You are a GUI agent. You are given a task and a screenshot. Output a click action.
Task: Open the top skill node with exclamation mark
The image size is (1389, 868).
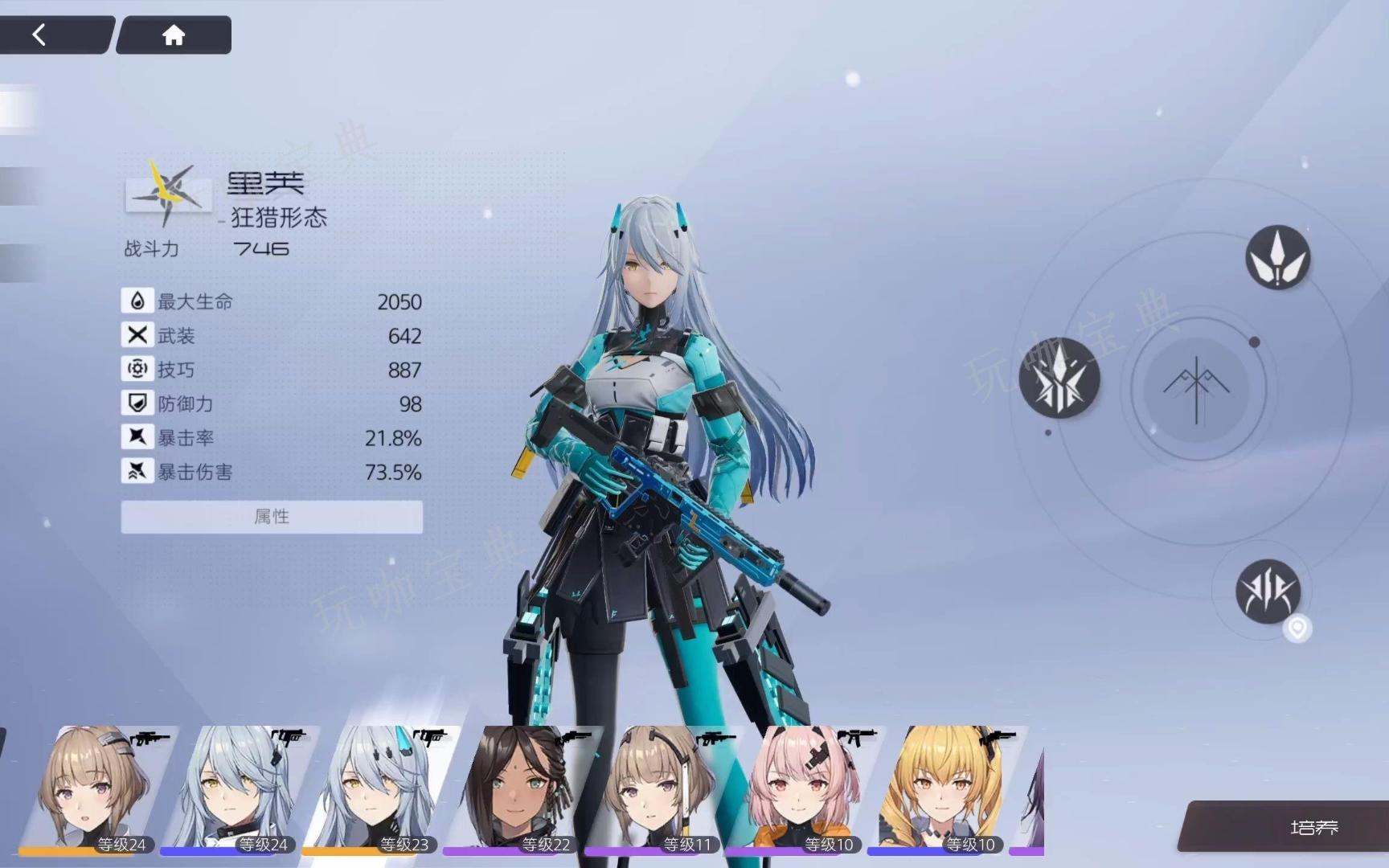[x=1277, y=257]
